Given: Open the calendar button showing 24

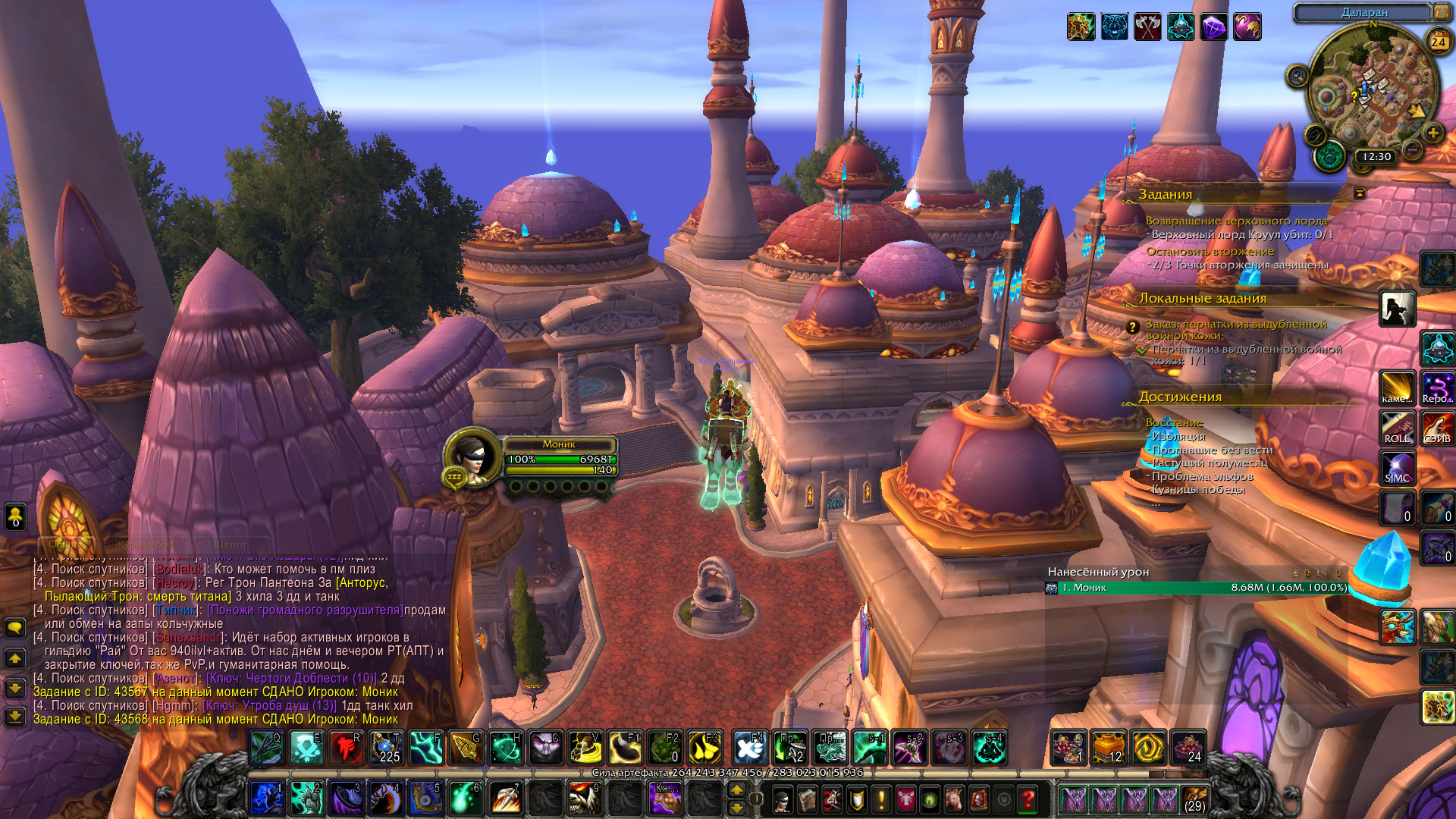Looking at the screenshot, I should [x=1439, y=42].
